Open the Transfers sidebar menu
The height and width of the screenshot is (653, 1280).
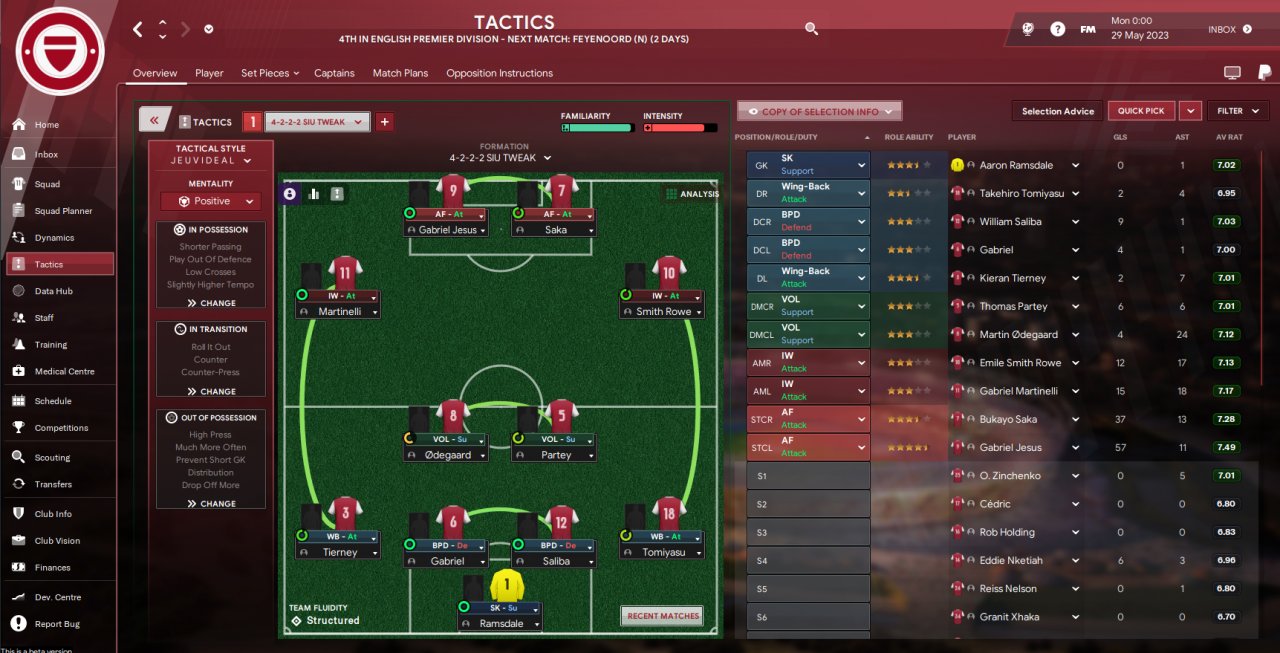tap(53, 484)
